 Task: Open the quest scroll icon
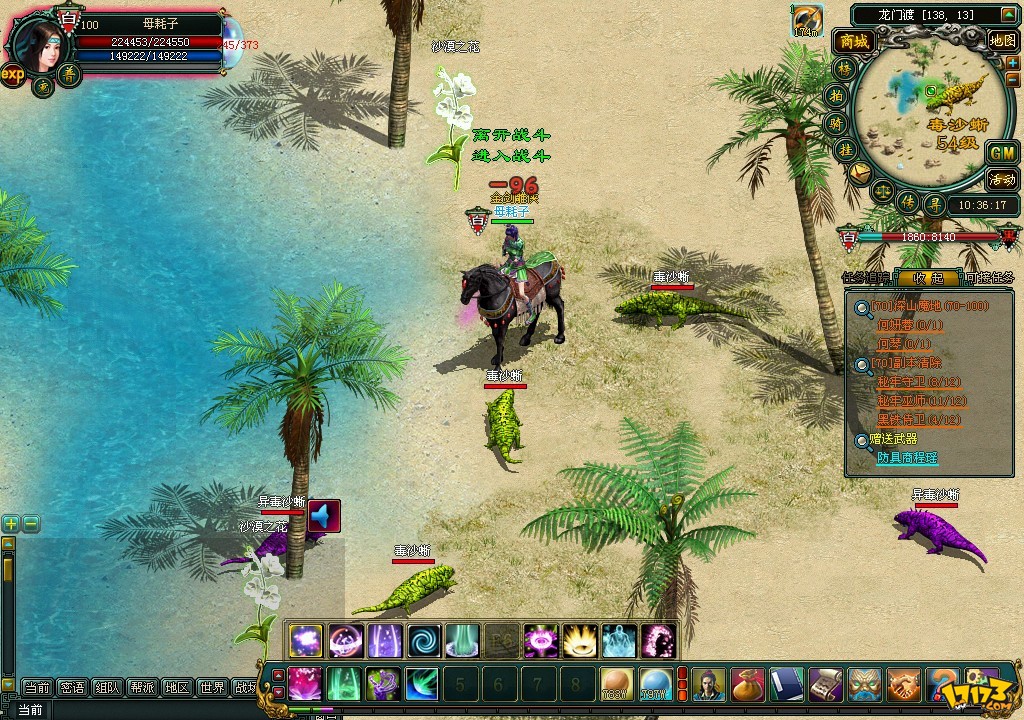[826, 684]
